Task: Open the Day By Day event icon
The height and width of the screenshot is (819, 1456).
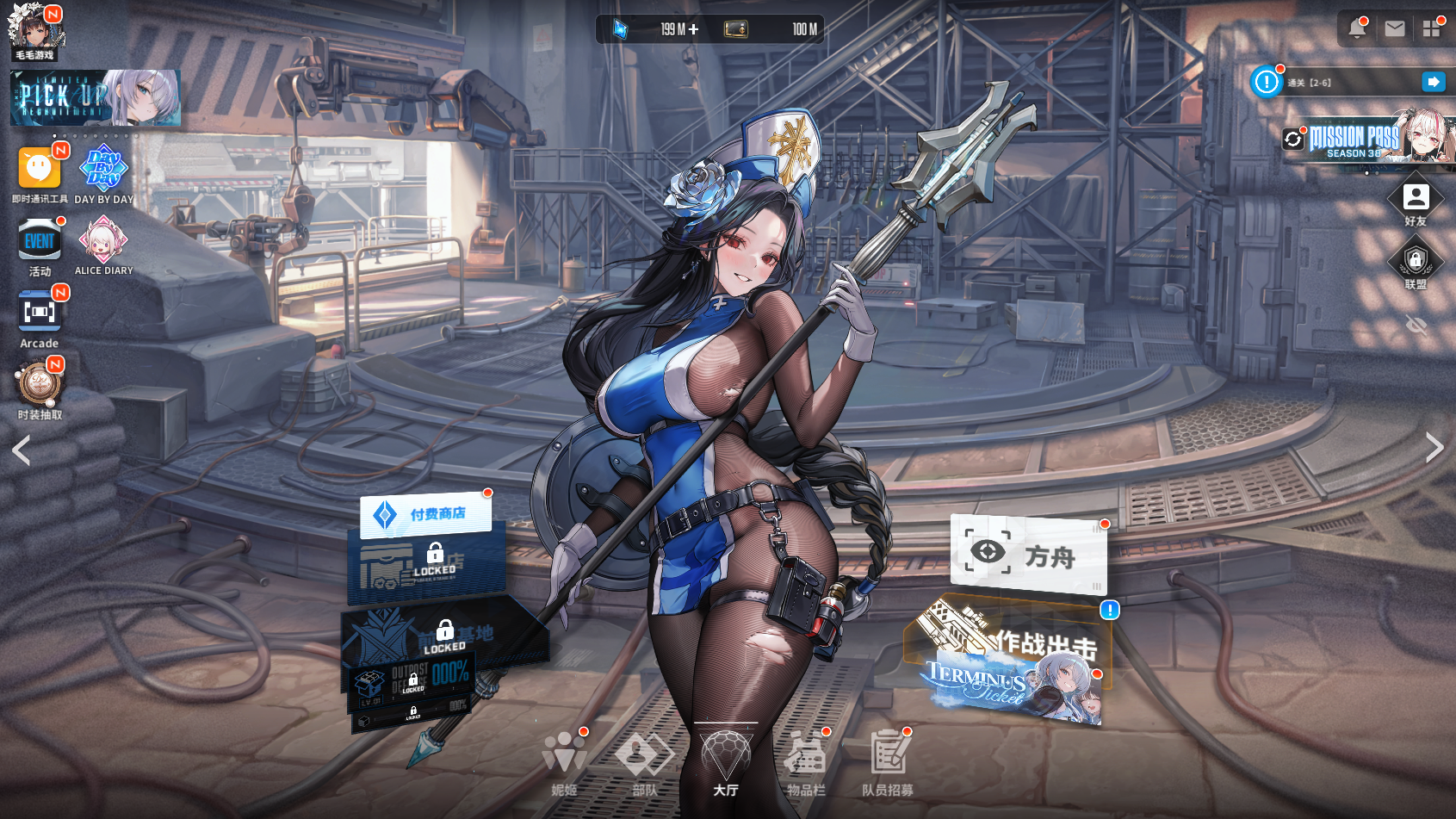Action: 103,169
